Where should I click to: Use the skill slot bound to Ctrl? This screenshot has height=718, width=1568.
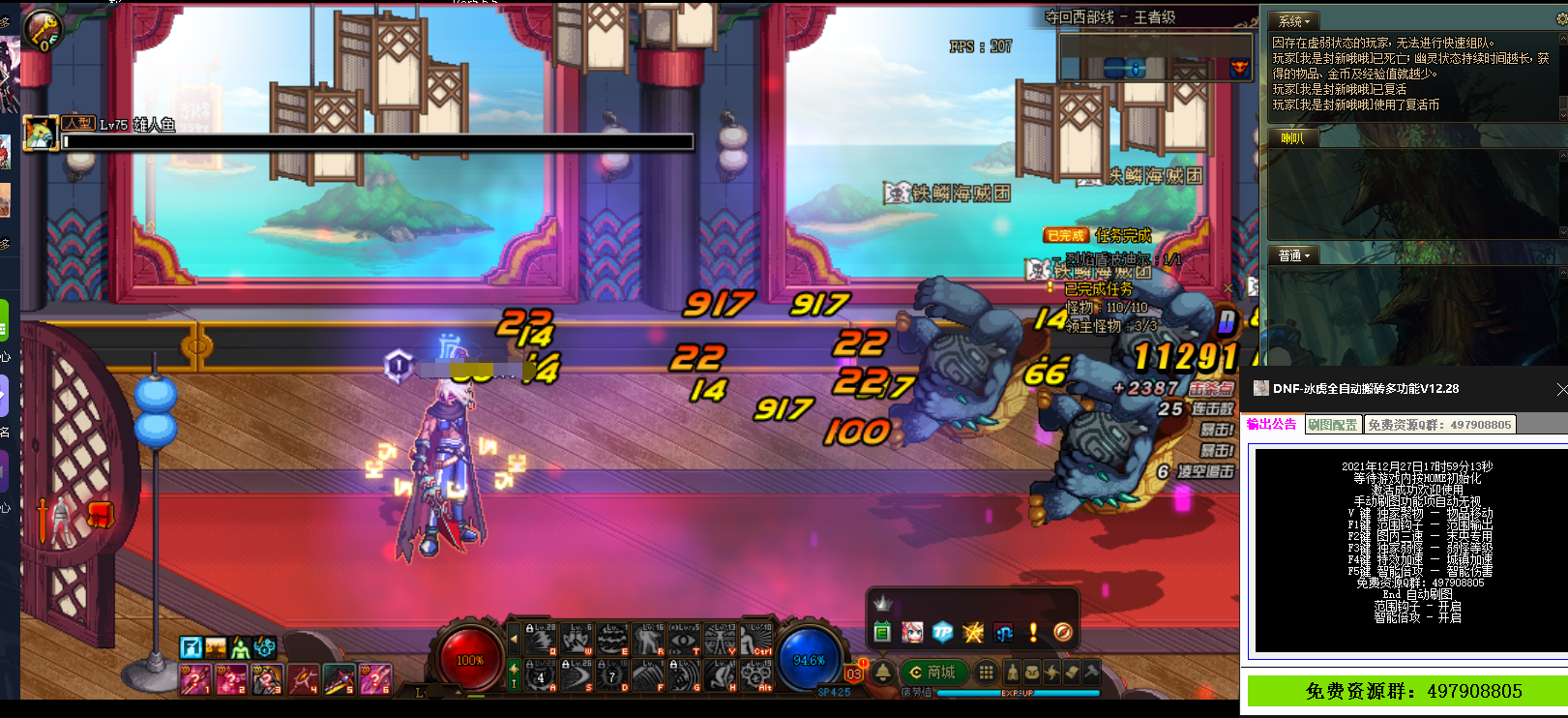[x=757, y=640]
